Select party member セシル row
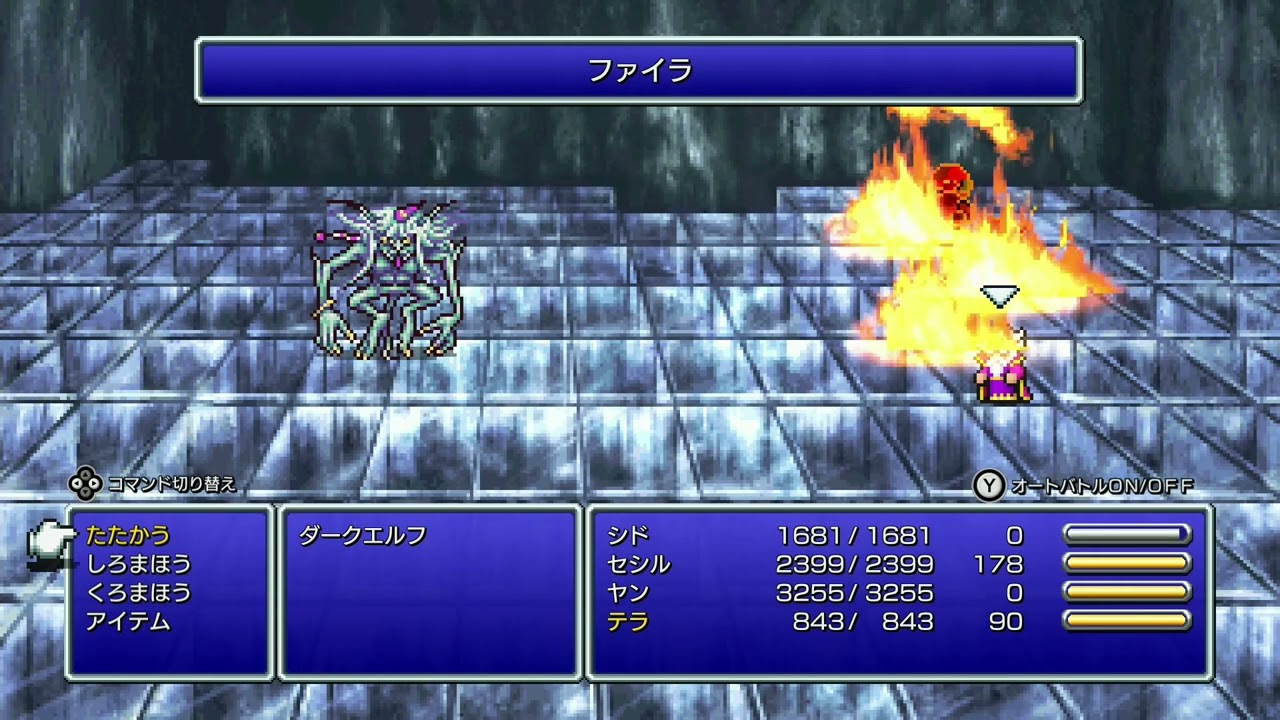Screen dimensions: 1280x720 [638, 564]
